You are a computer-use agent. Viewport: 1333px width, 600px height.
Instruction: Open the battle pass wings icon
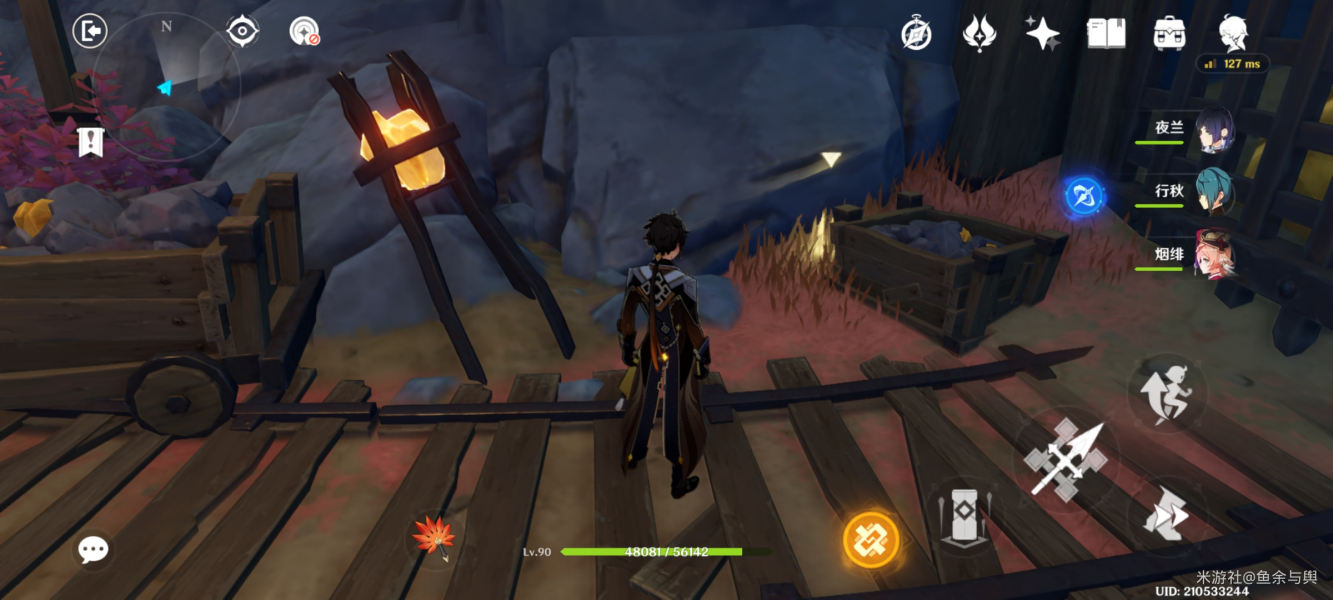click(x=978, y=33)
